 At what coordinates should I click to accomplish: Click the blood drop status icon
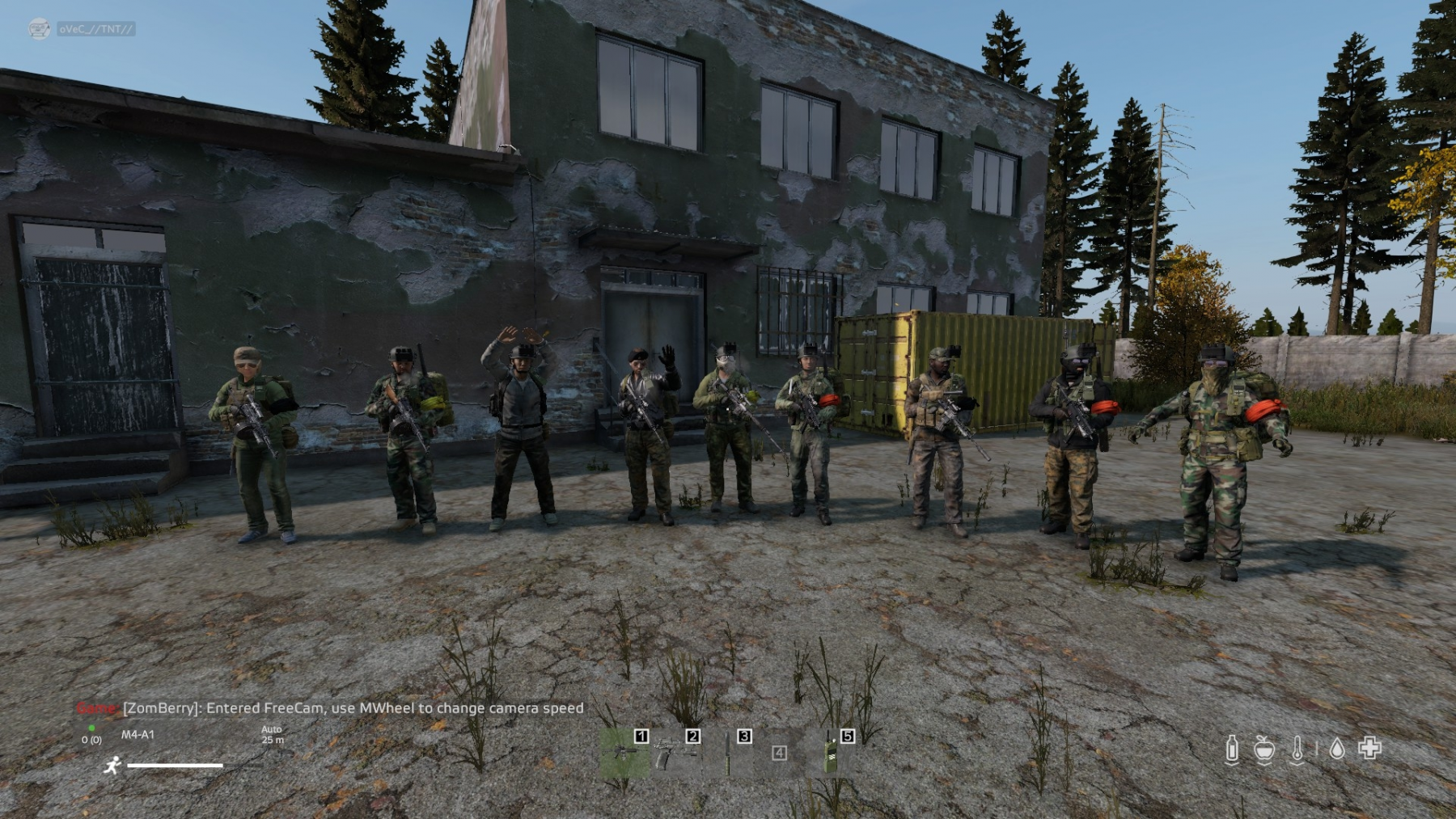[x=1337, y=749]
